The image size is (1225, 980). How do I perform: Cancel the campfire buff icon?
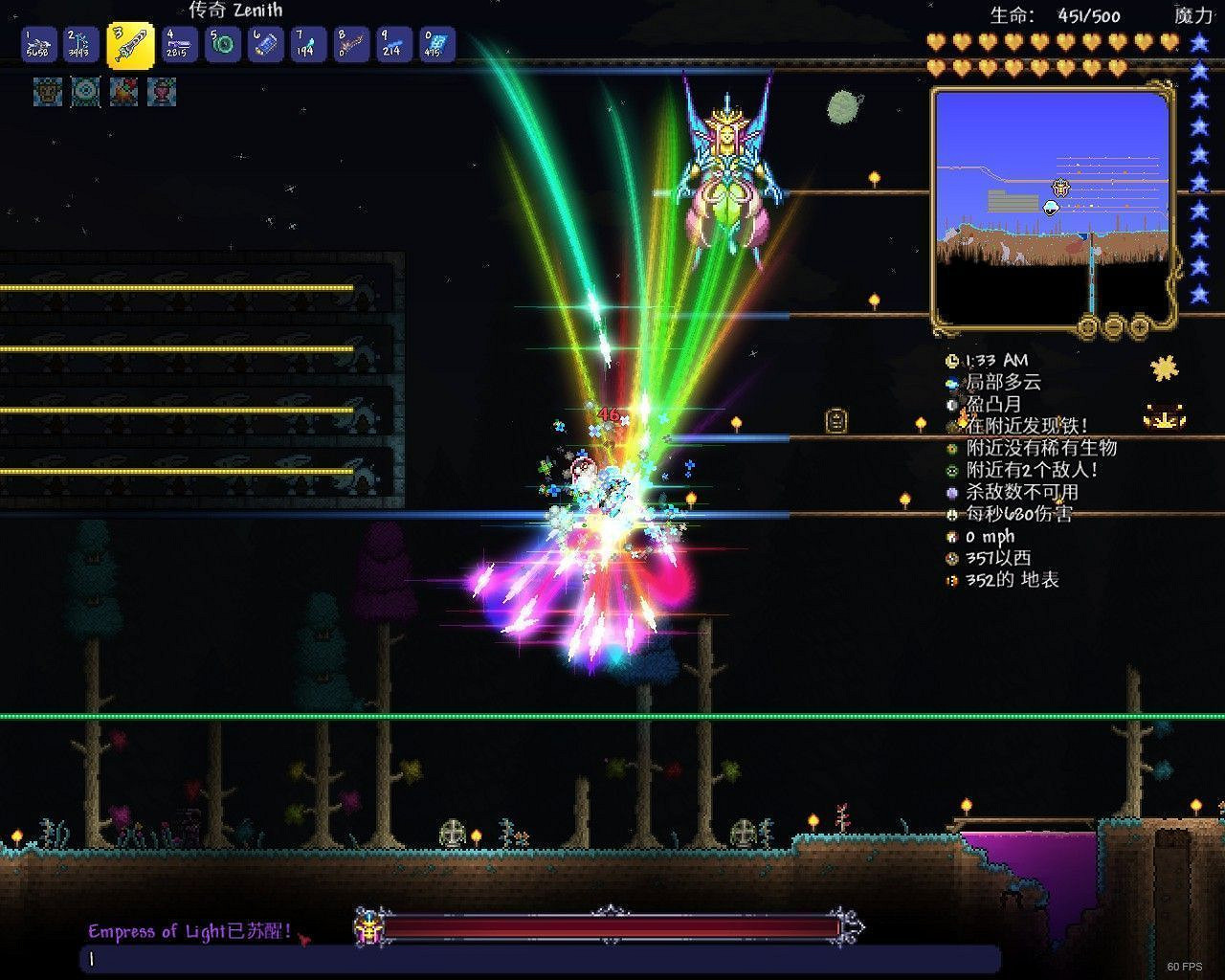click(122, 93)
